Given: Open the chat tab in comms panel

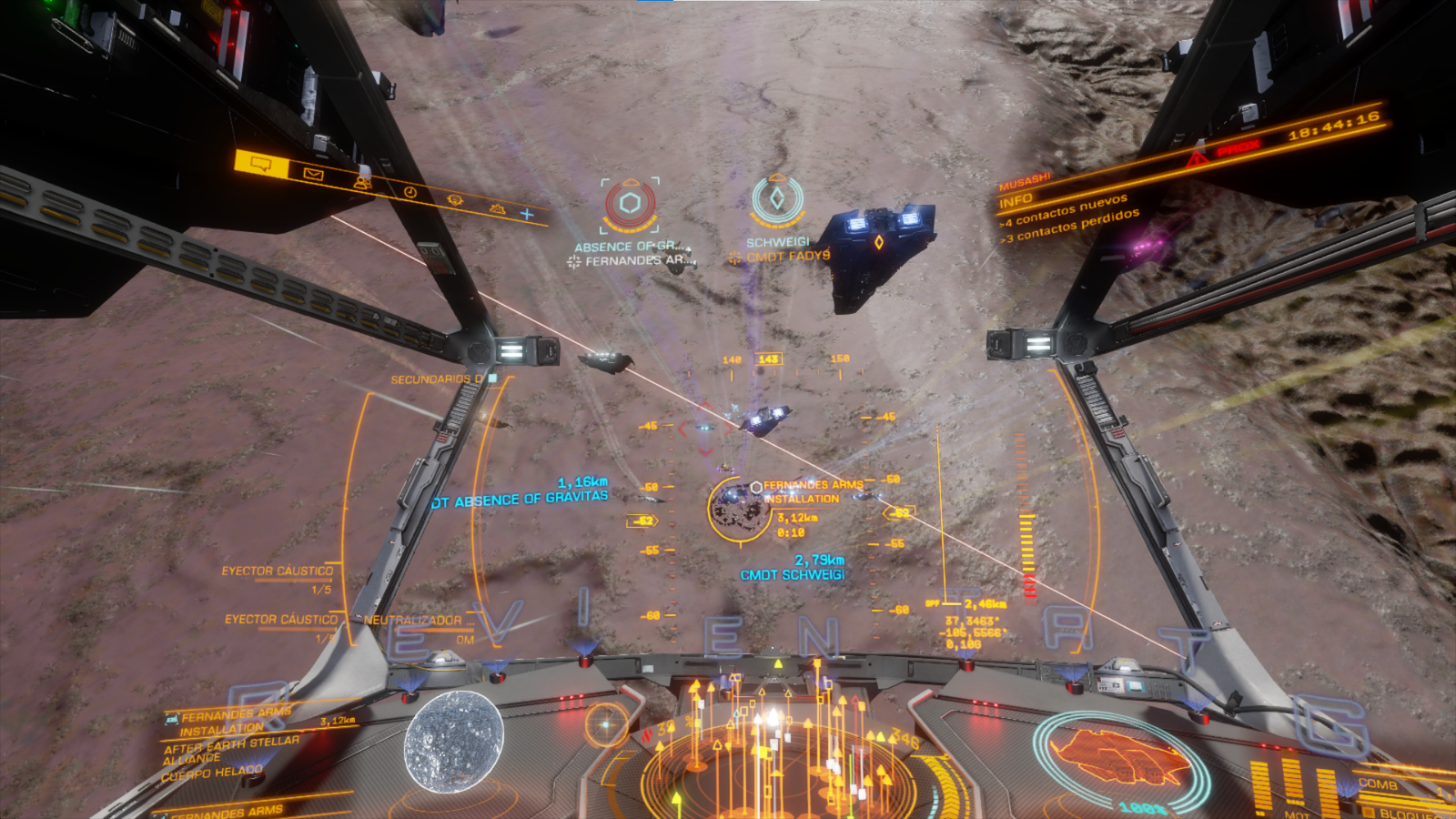Looking at the screenshot, I should [261, 164].
